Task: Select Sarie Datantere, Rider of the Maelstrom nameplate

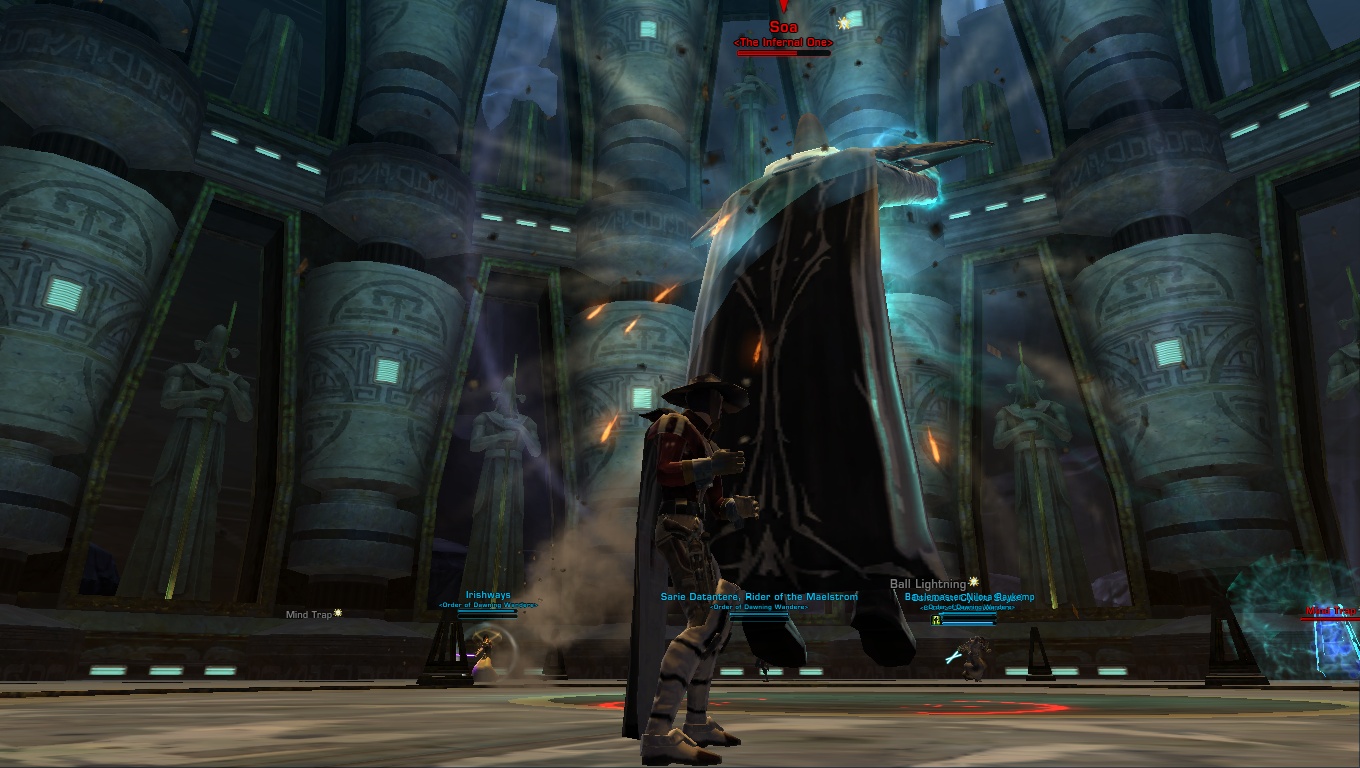Action: pyautogui.click(x=759, y=597)
